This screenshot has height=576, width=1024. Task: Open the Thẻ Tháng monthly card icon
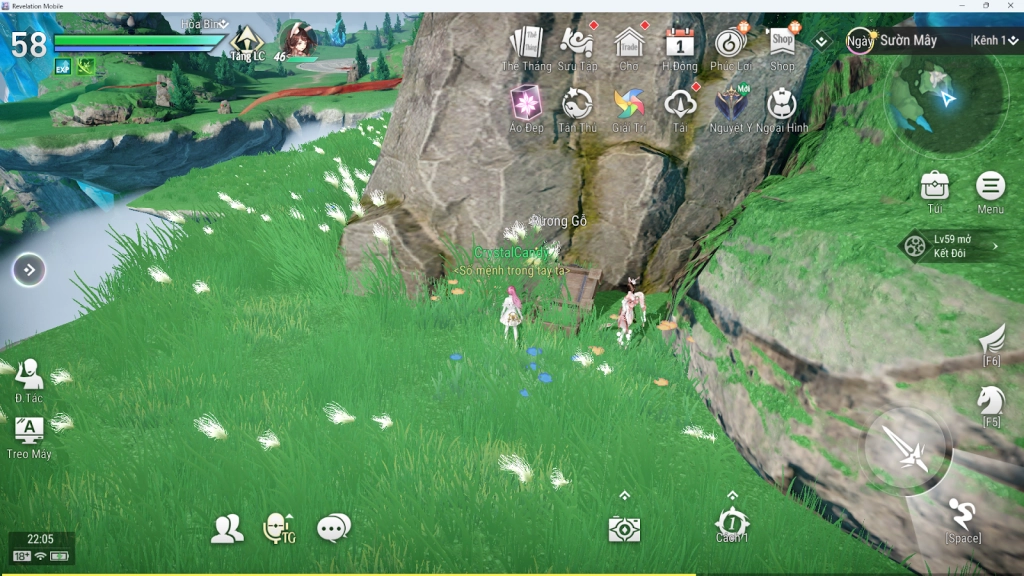point(526,44)
